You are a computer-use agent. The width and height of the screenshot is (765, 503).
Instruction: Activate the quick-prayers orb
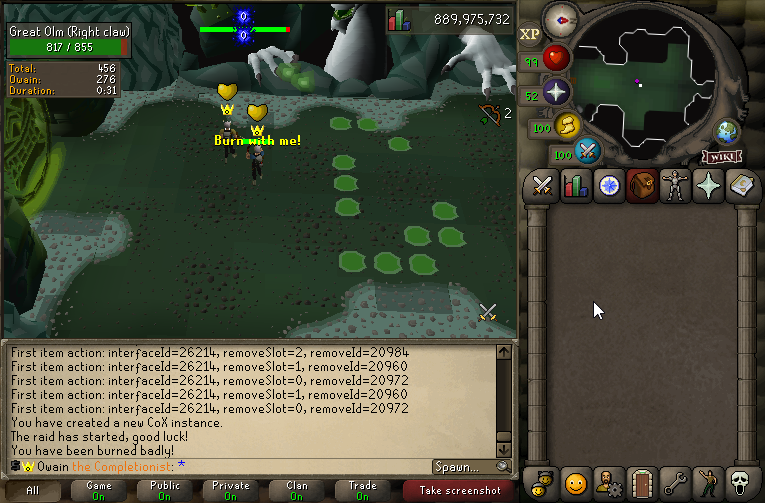pyautogui.click(x=556, y=93)
